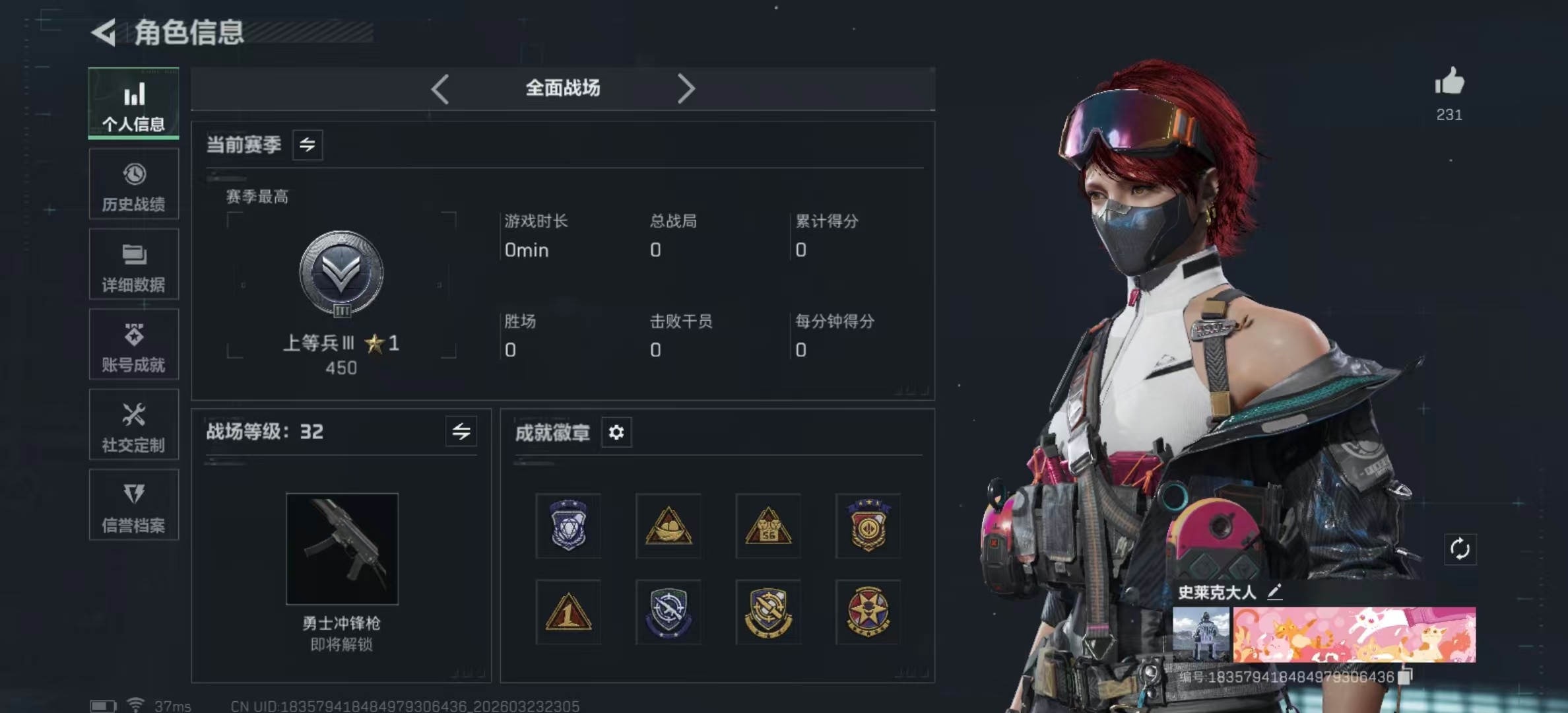Switch to the previous game mode with left arrow
Viewport: 1568px width, 713px height.
click(440, 88)
